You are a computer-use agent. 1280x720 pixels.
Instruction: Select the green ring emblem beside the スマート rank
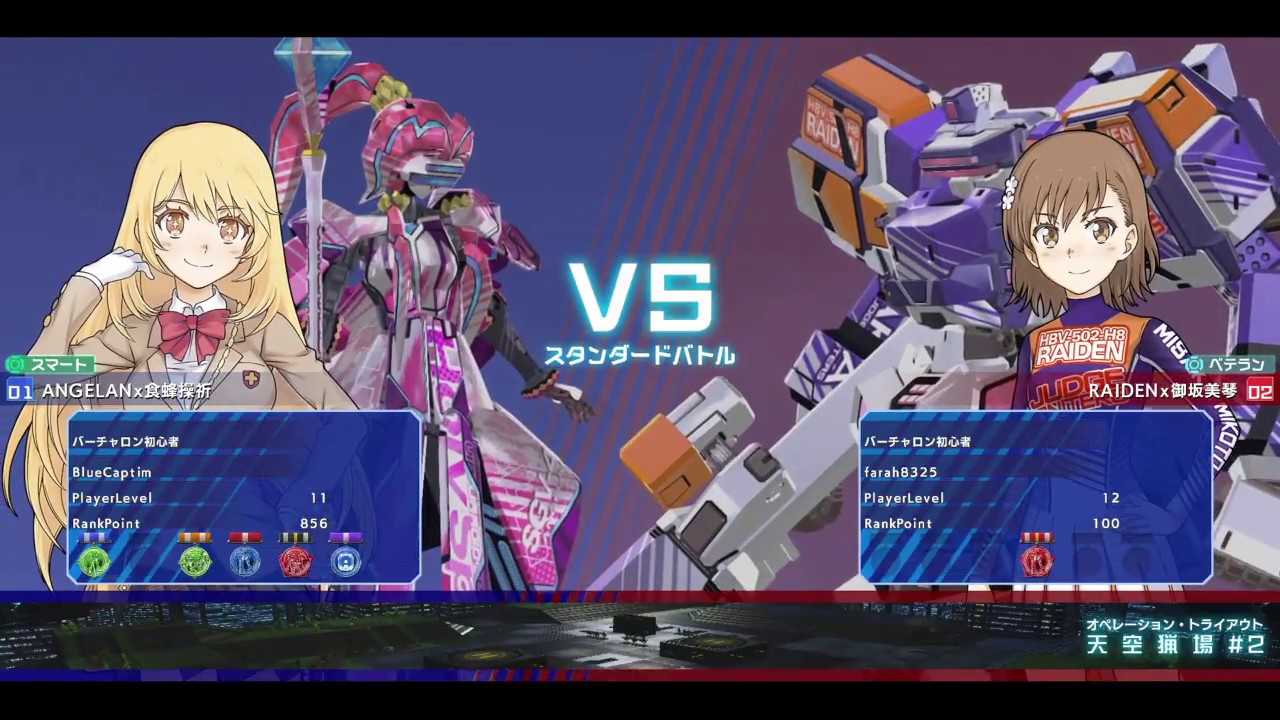point(15,365)
